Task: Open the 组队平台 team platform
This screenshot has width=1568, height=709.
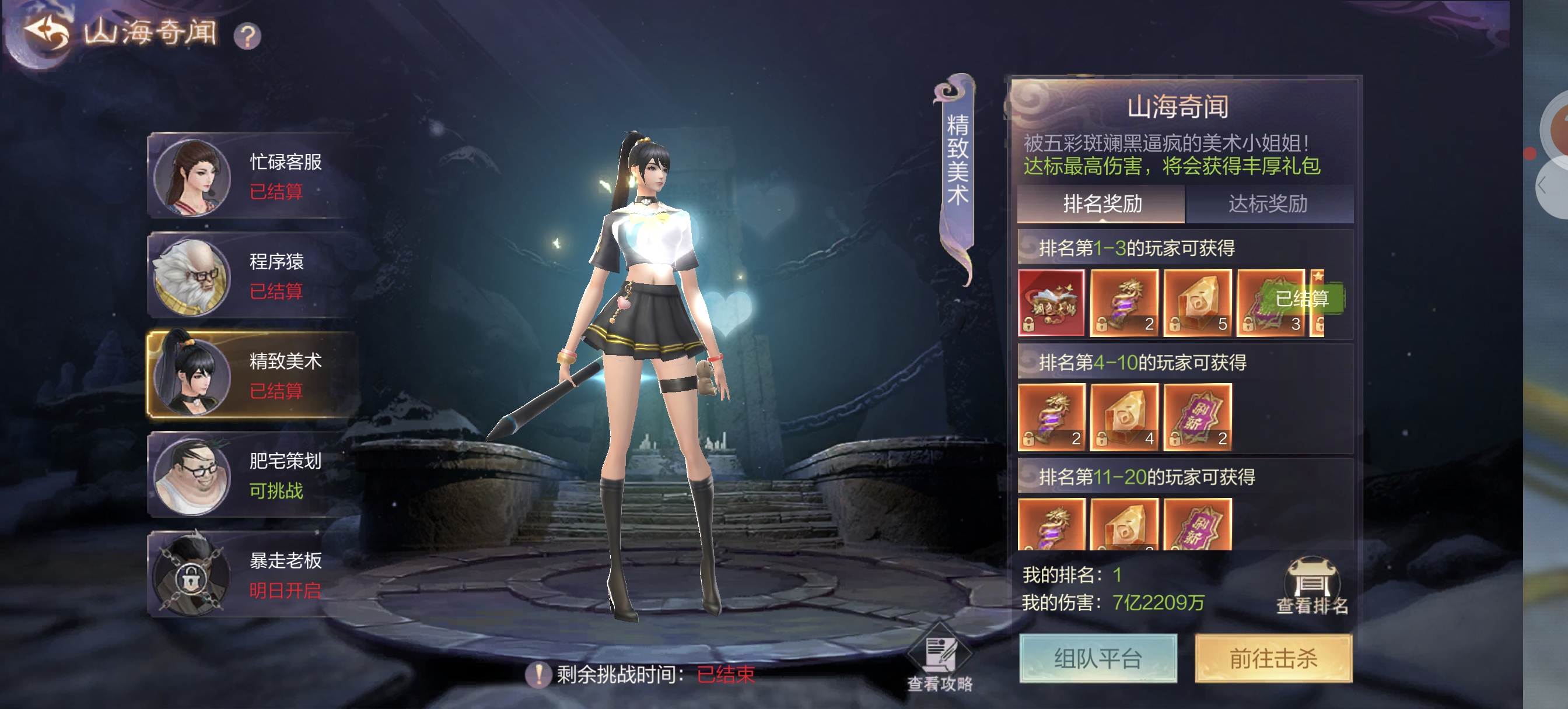Action: [x=1098, y=658]
